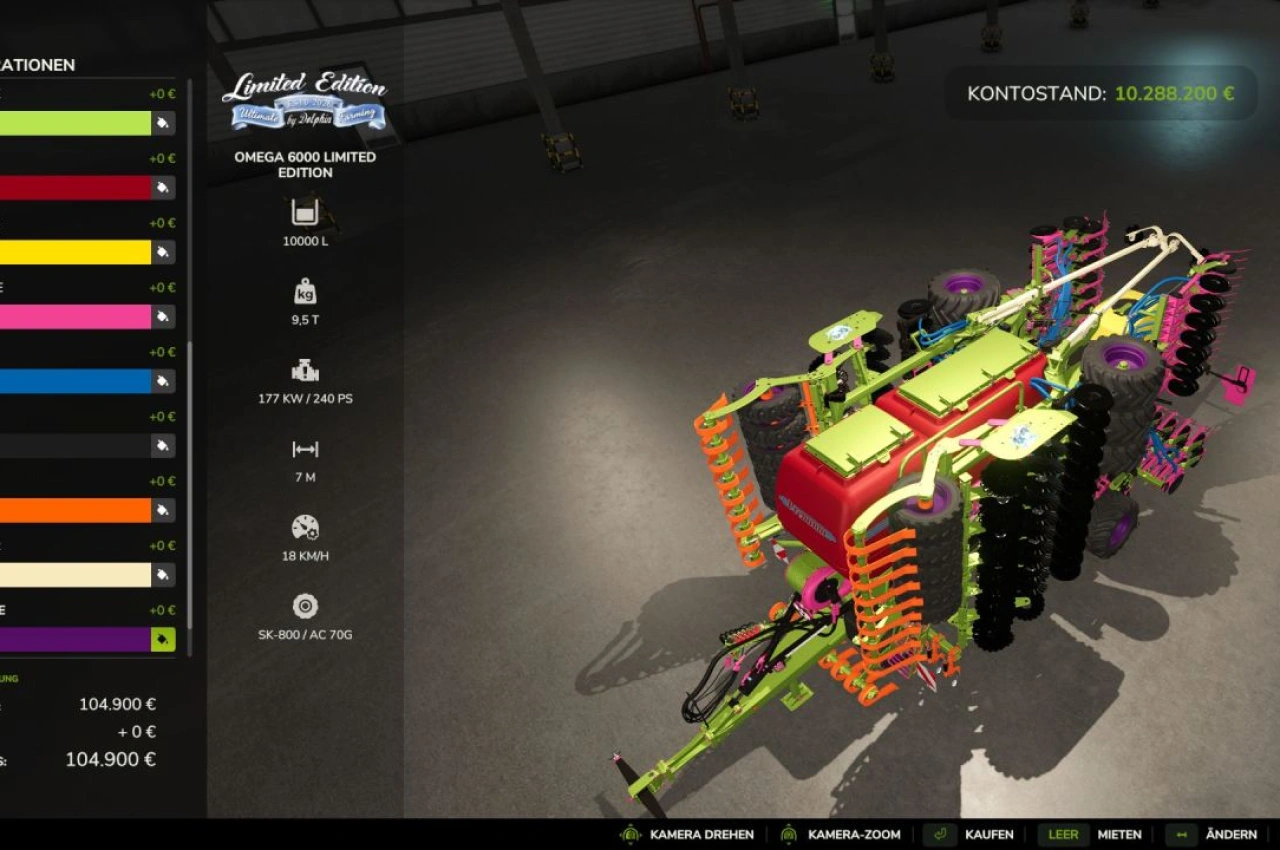Toggle the paint bucket on the pink color row
The image size is (1280, 850).
point(163,317)
